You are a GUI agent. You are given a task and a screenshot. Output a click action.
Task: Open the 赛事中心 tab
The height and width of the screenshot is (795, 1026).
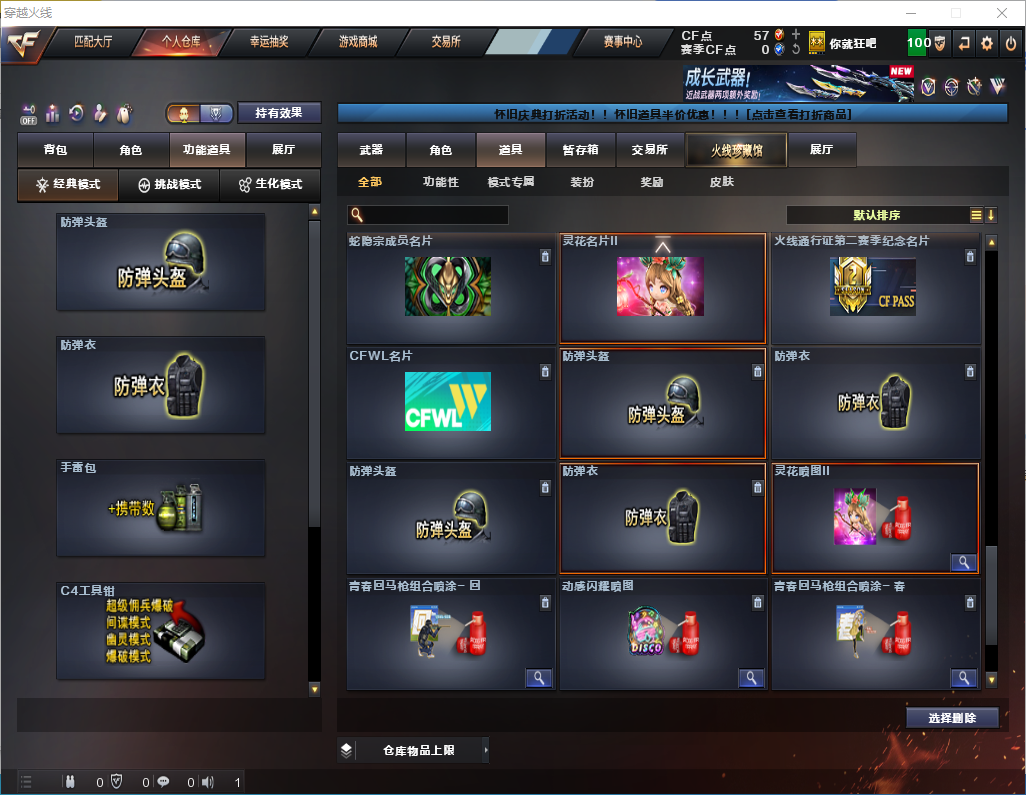point(622,42)
